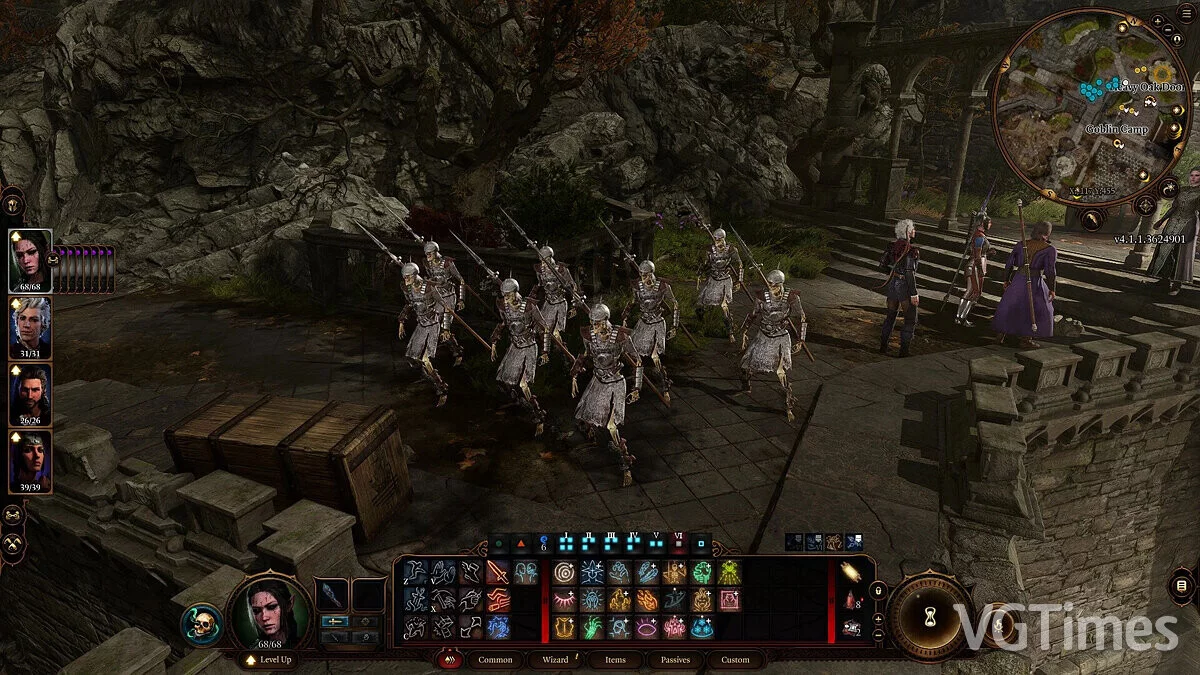1200x675 pixels.
Task: Choose the party member with 26/26 HP
Action: pos(30,393)
